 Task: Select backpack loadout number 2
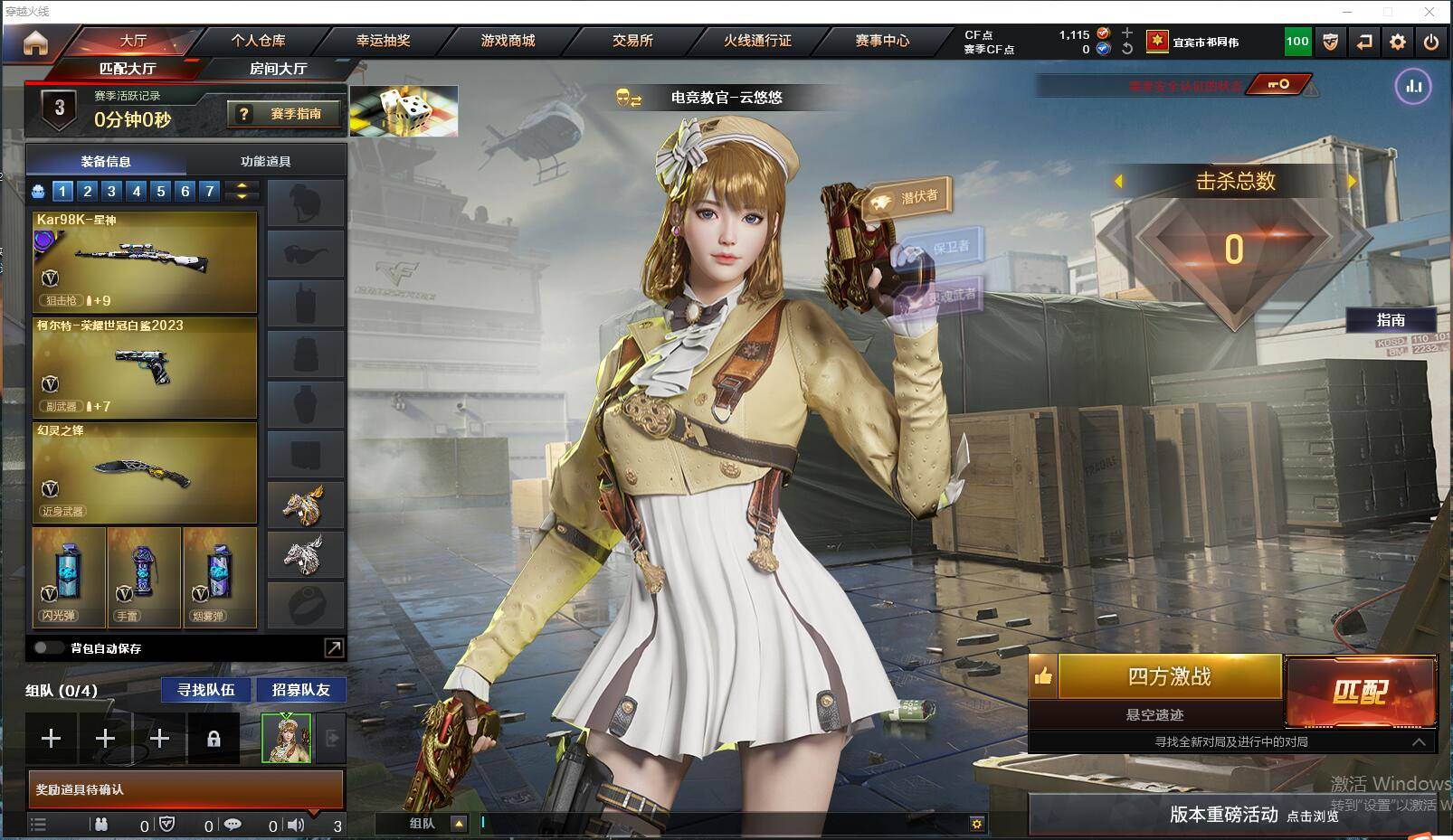[x=87, y=191]
